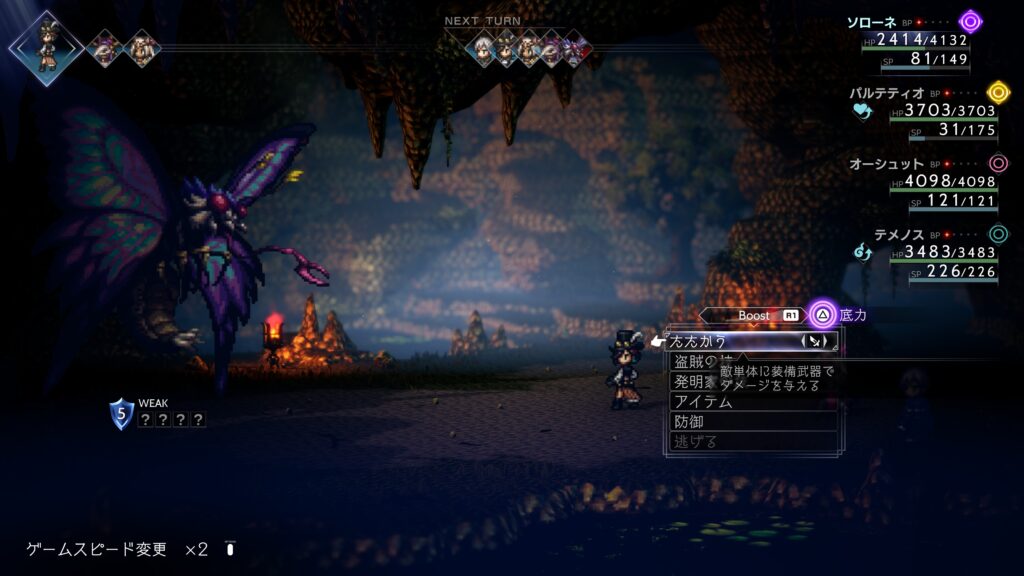Activate the 底力 latent power label
The height and width of the screenshot is (576, 1024).
point(853,315)
